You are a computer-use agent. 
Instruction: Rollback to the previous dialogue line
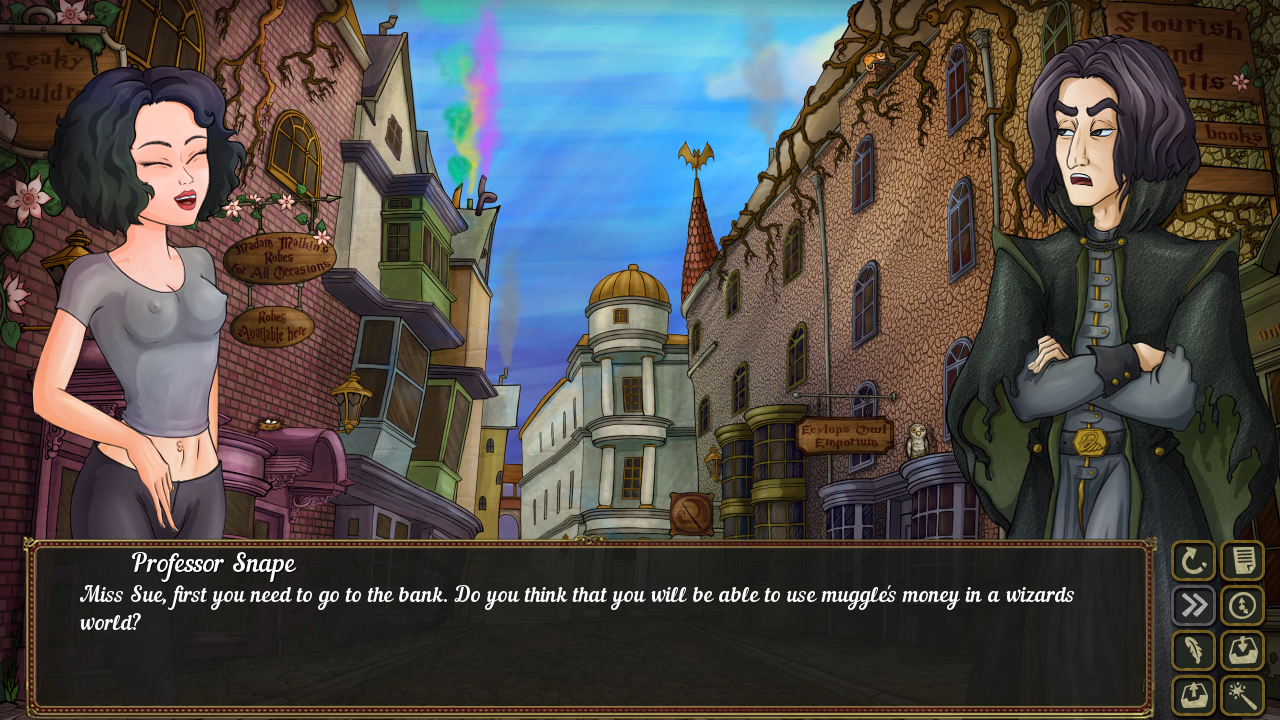1193,562
